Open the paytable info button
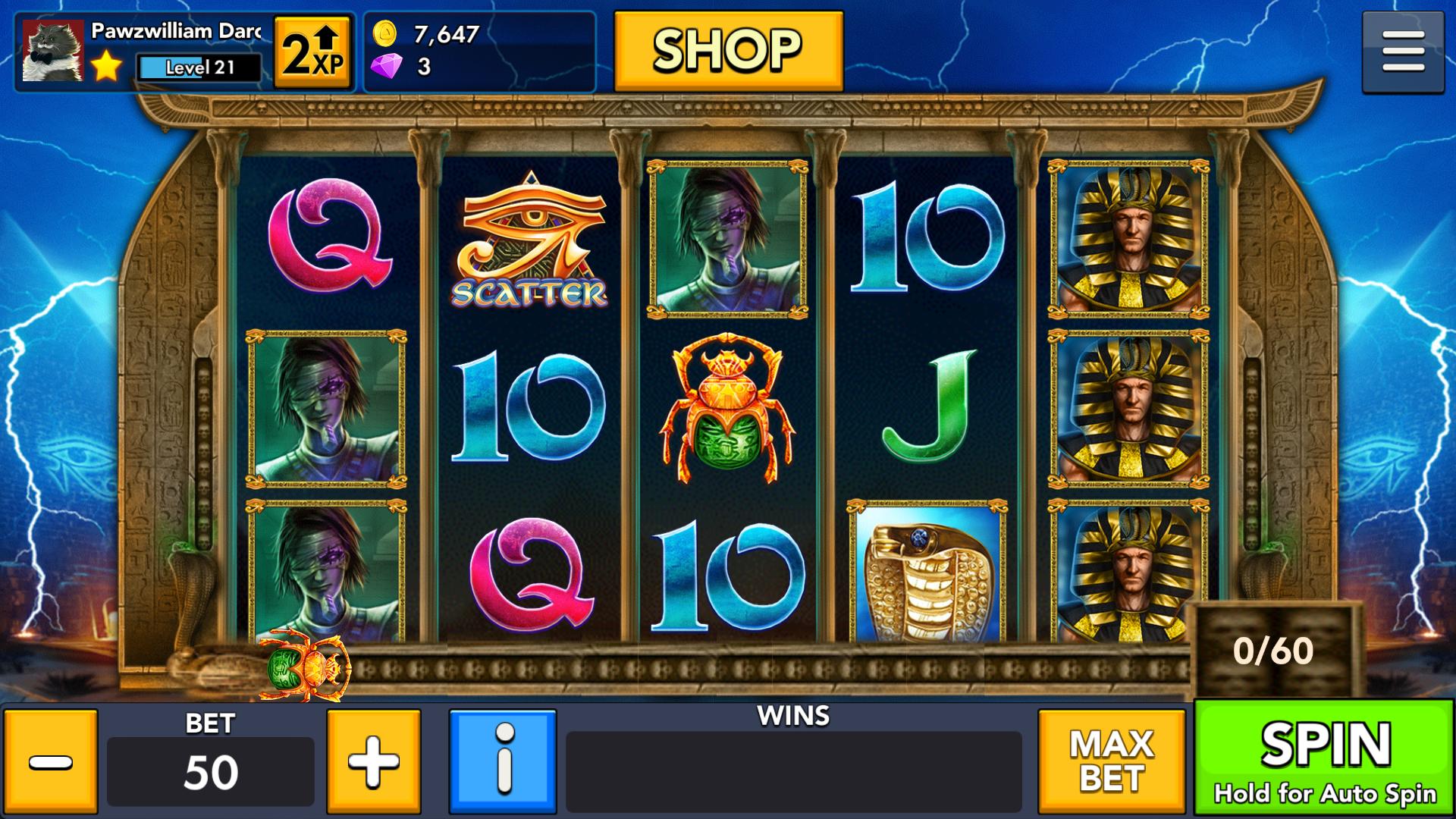The height and width of the screenshot is (819, 1456). click(502, 761)
